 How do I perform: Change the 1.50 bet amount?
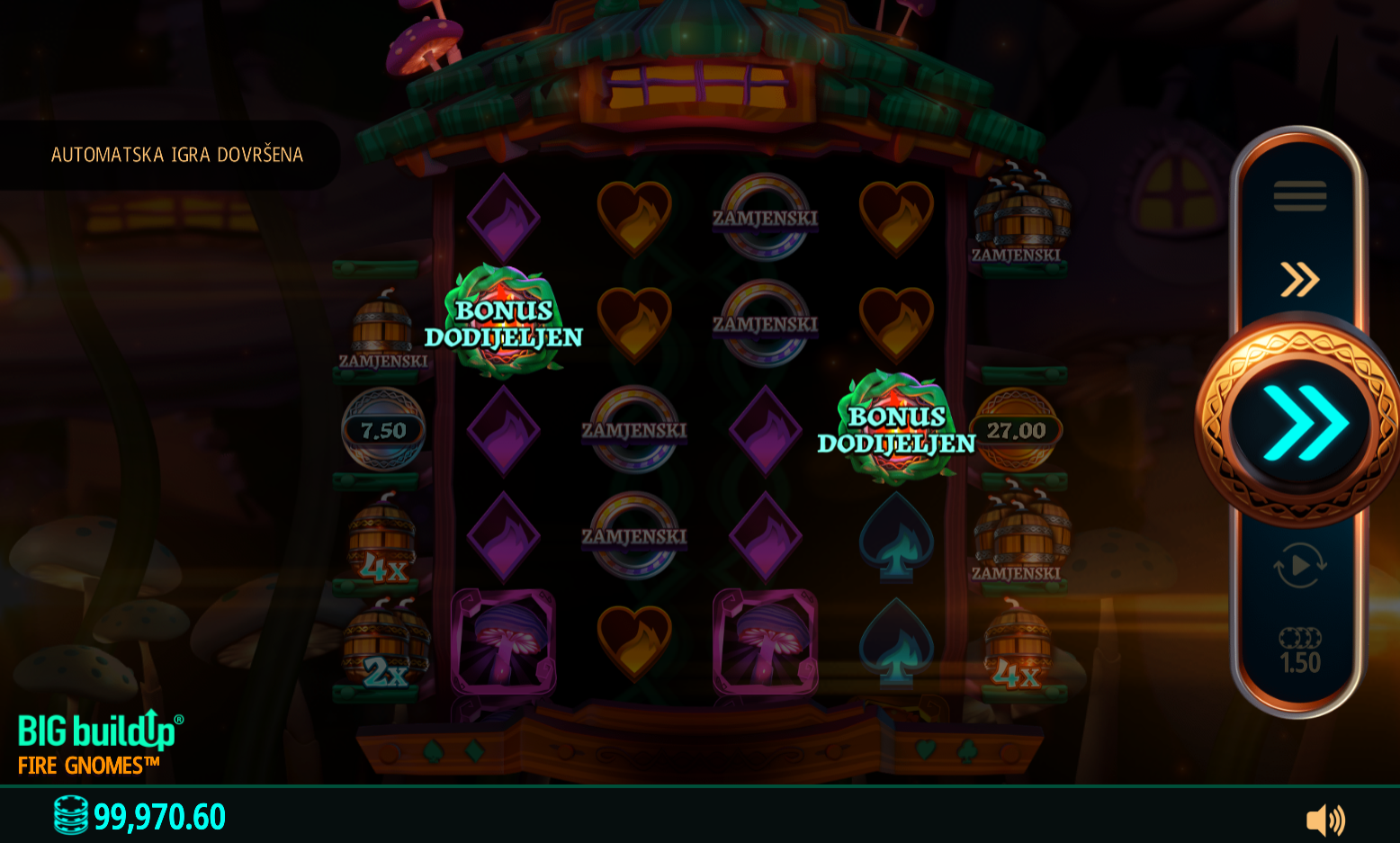pyautogui.click(x=1299, y=652)
